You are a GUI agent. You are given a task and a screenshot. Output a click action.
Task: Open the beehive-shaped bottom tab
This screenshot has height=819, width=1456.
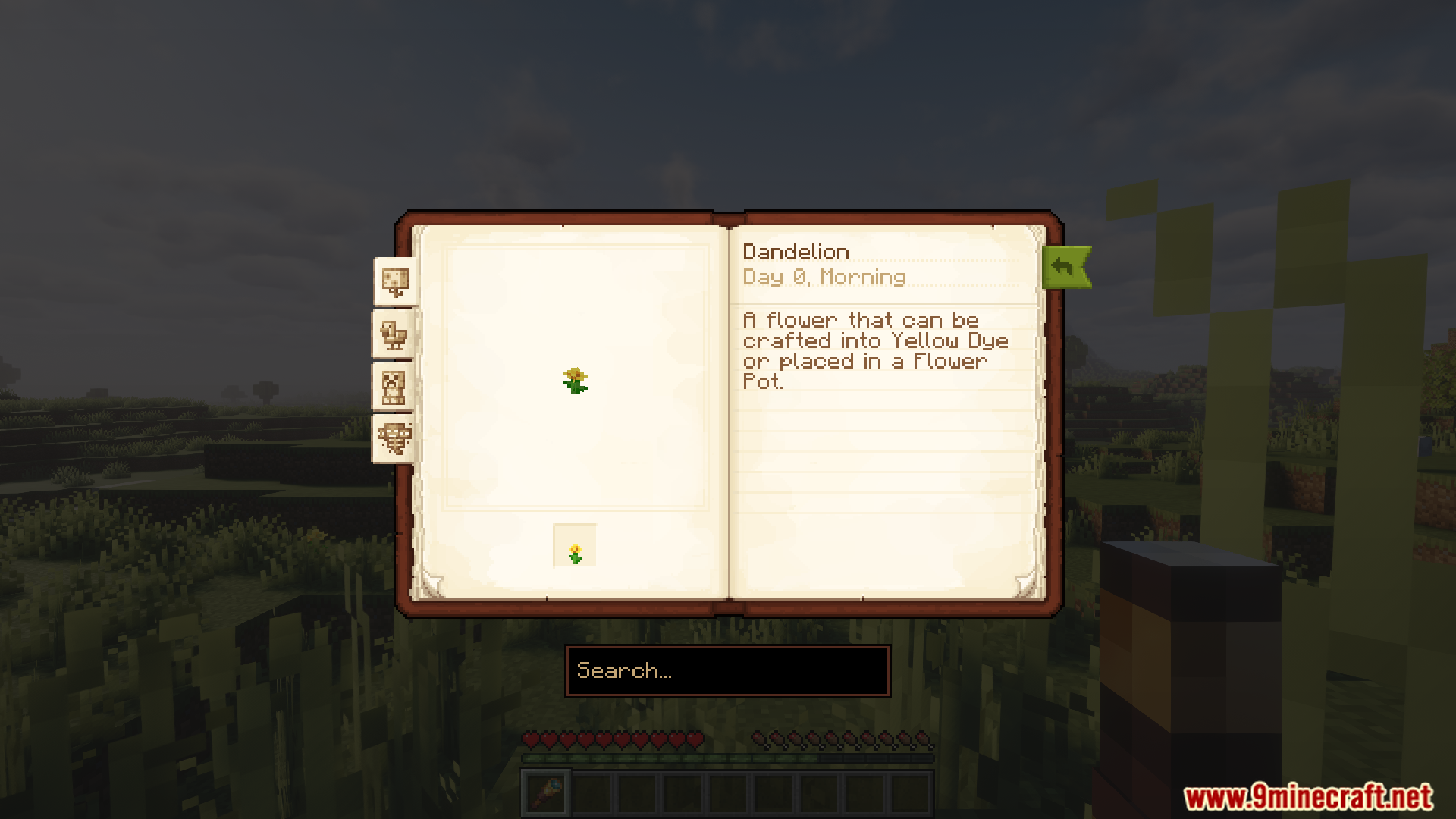(x=394, y=438)
